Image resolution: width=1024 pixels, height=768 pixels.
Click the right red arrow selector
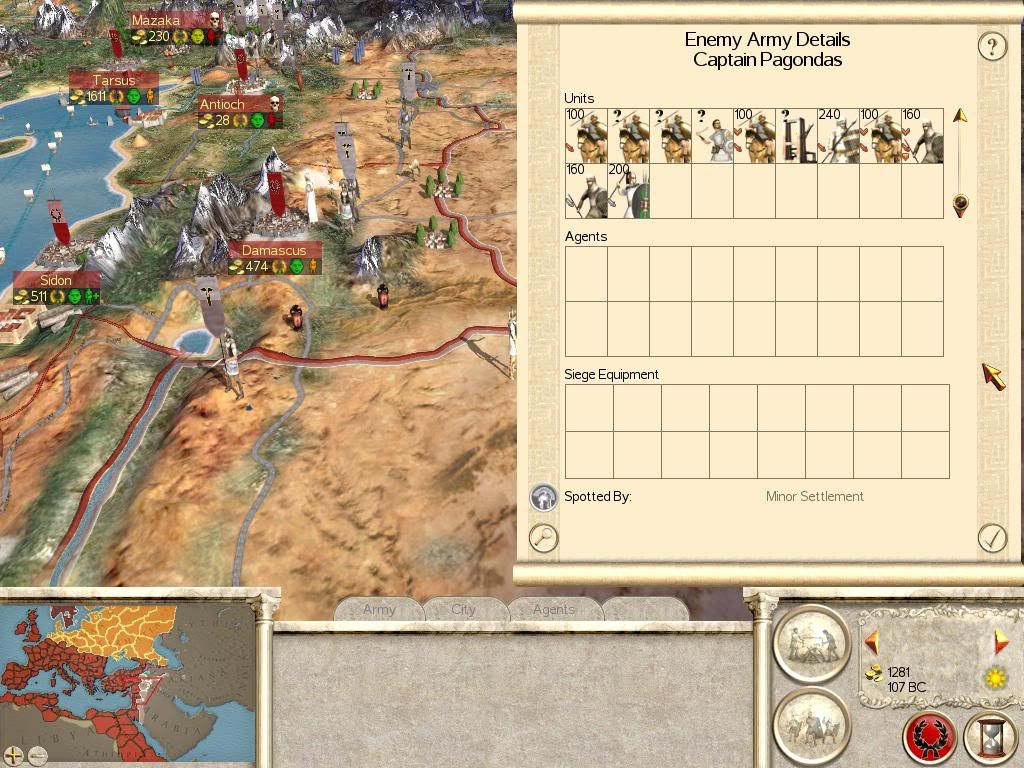coord(1000,642)
